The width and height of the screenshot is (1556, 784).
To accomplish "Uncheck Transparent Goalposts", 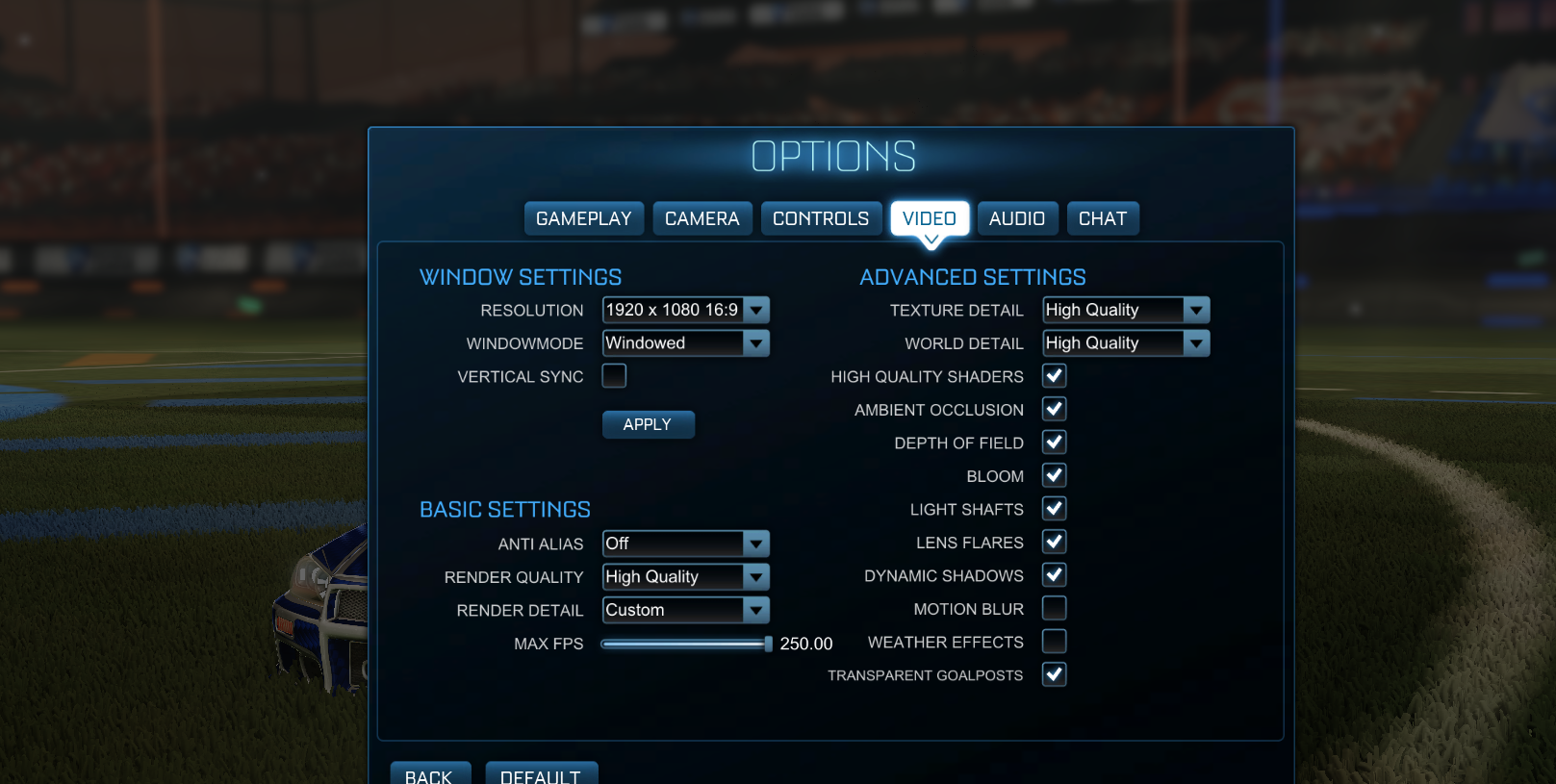I will tap(1054, 674).
